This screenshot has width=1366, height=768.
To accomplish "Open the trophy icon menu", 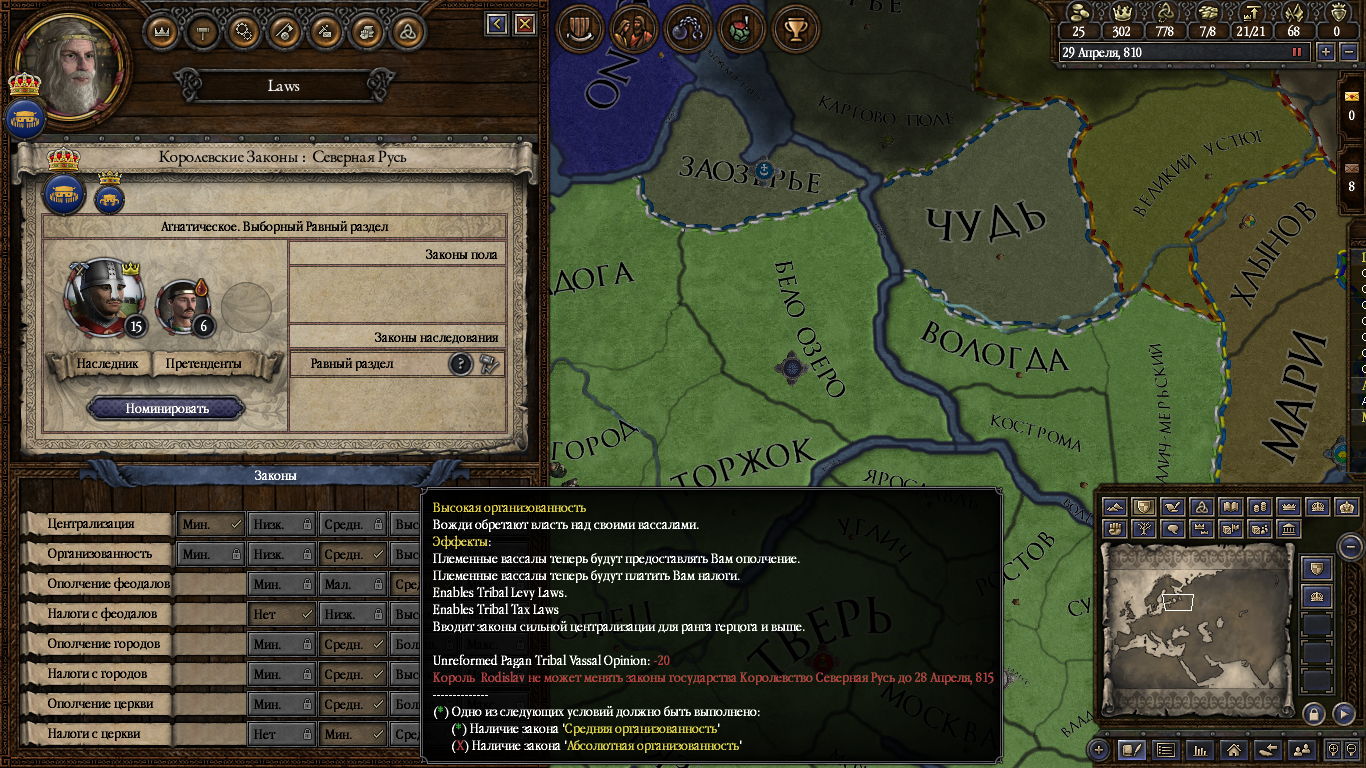I will pyautogui.click(x=796, y=30).
